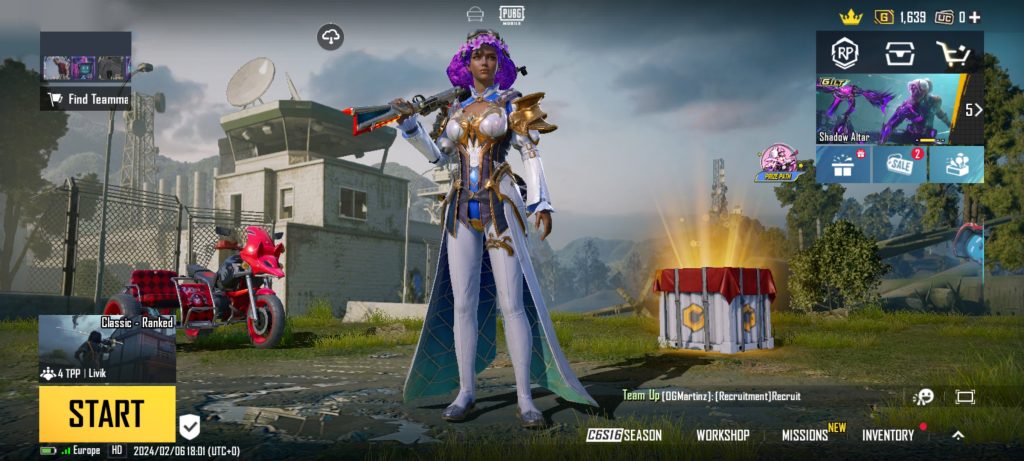Toggle the fullscreen frame icon
Image resolution: width=1024 pixels, height=461 pixels.
pos(964,397)
